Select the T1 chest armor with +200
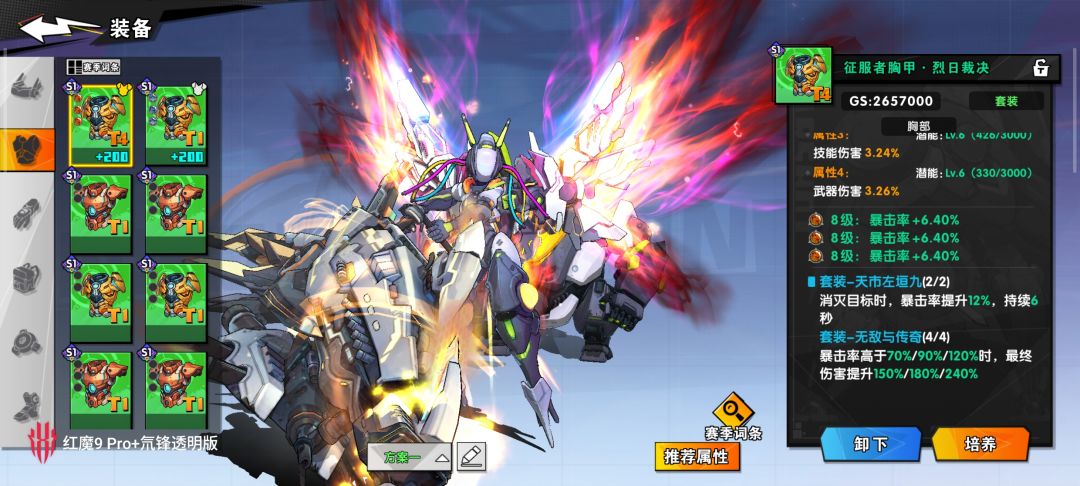This screenshot has width=1080, height=486. [176, 127]
